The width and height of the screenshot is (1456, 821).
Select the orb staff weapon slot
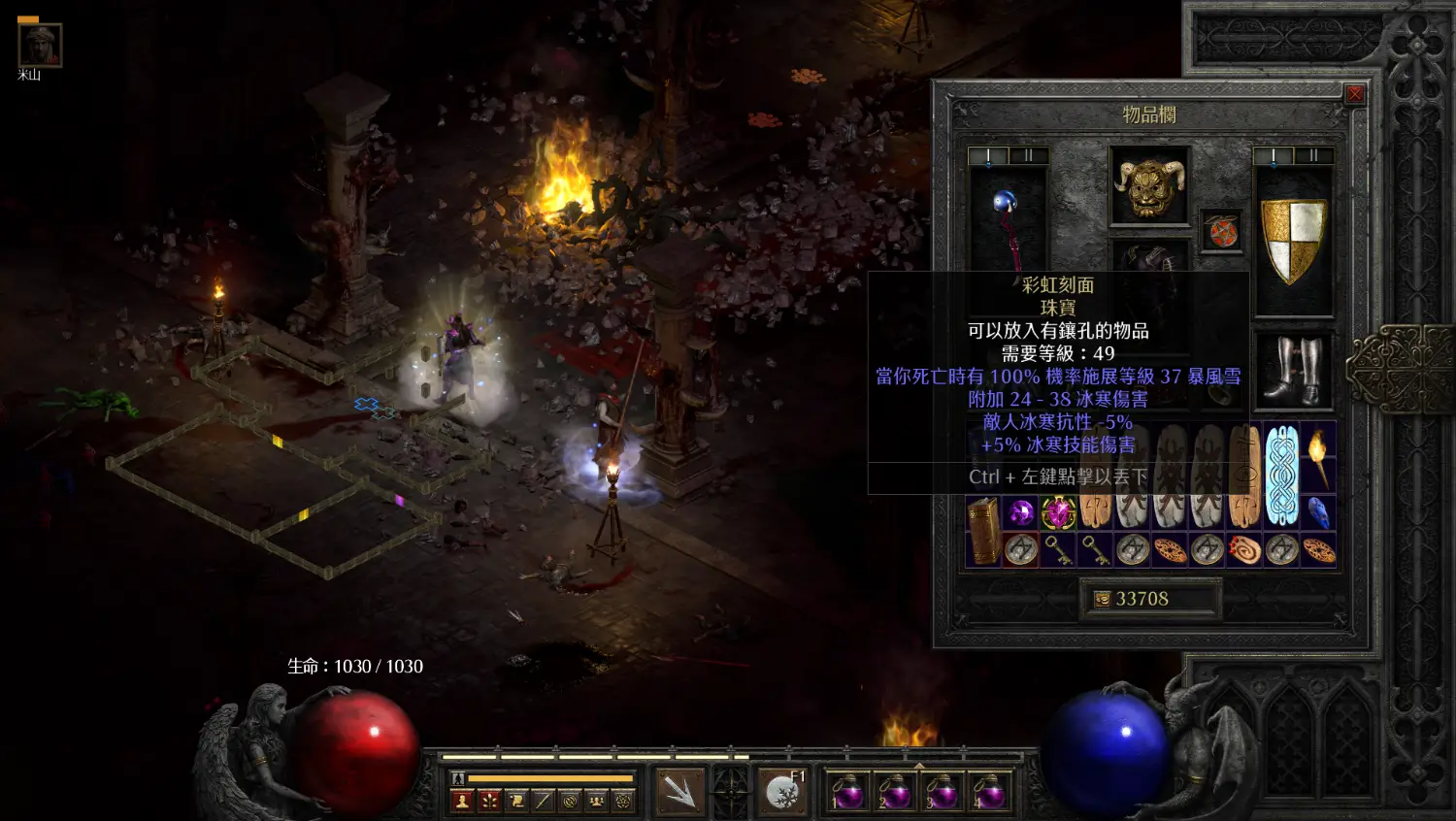[x=1008, y=221]
